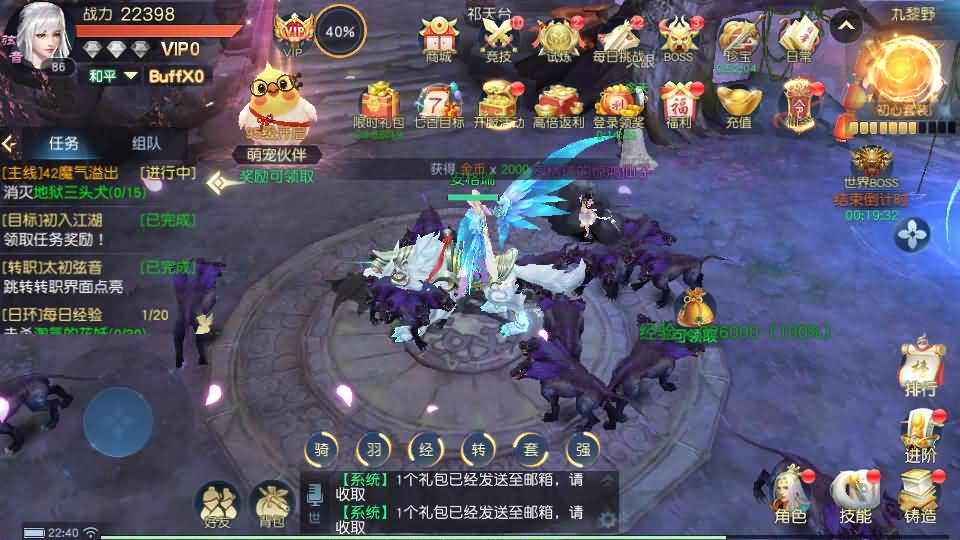The image size is (960, 540).
Task: Open the 技能 skills panel
Action: (855, 495)
